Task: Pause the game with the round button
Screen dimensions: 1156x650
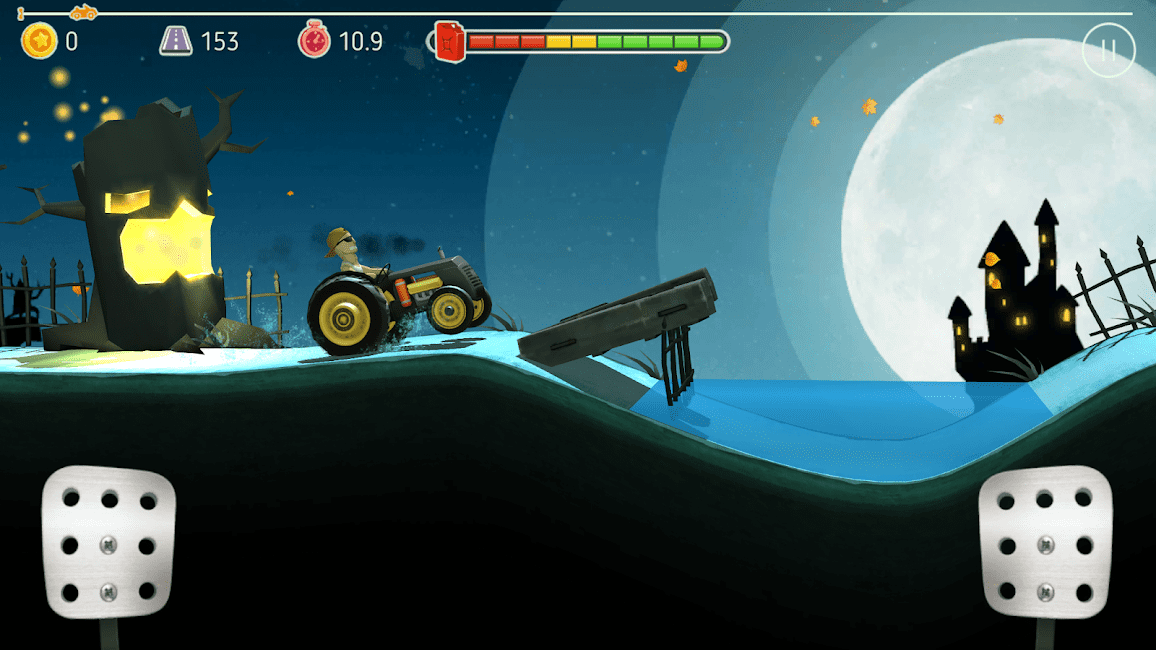Action: [1108, 50]
